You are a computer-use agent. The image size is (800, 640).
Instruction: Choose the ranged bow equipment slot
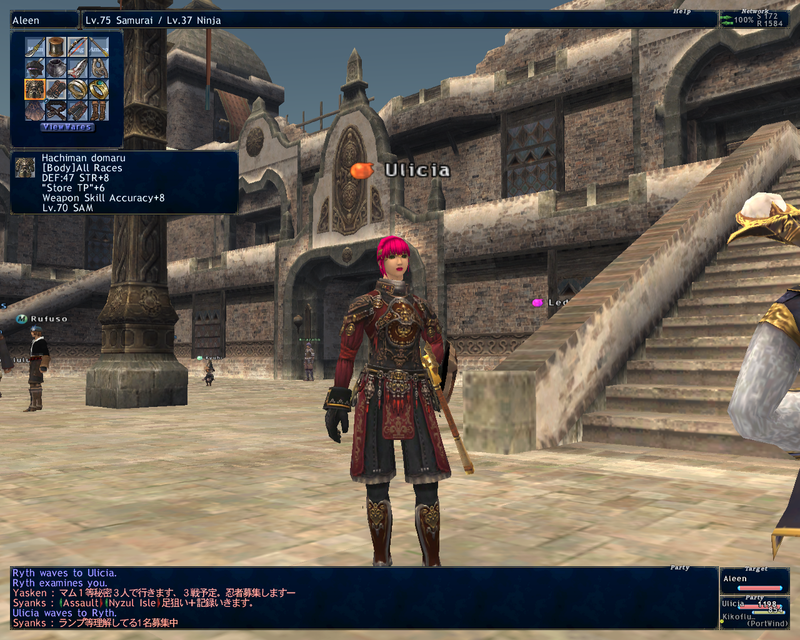click(x=76, y=47)
